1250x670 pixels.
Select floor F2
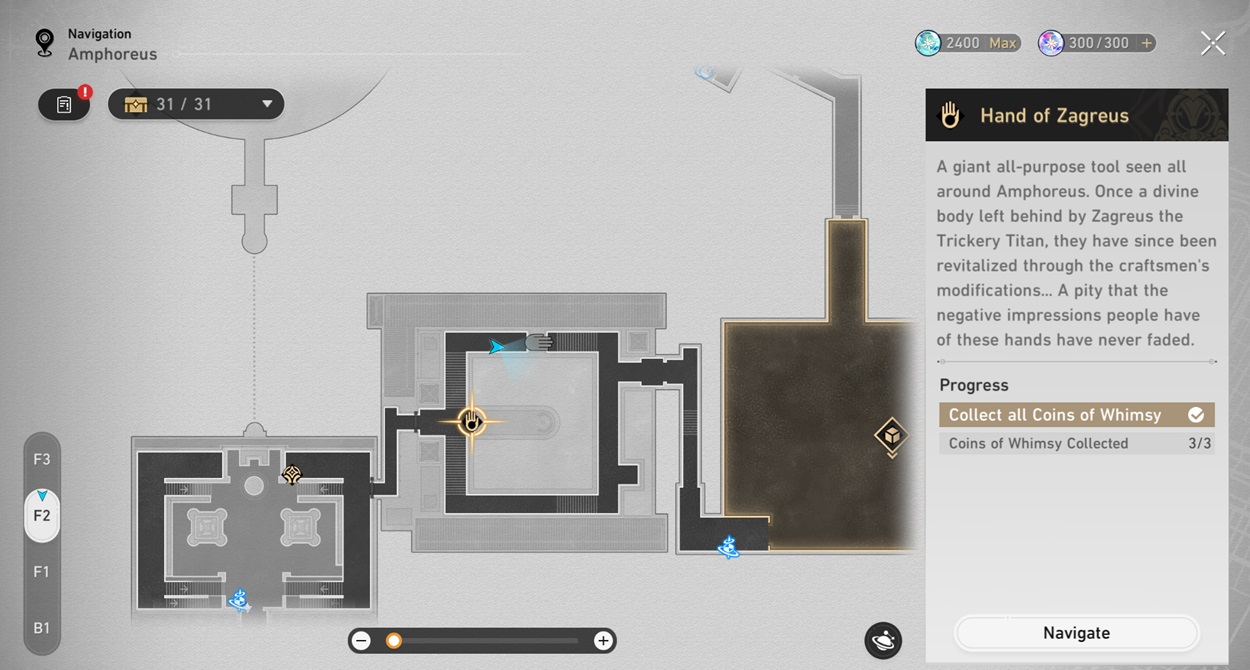coord(42,516)
